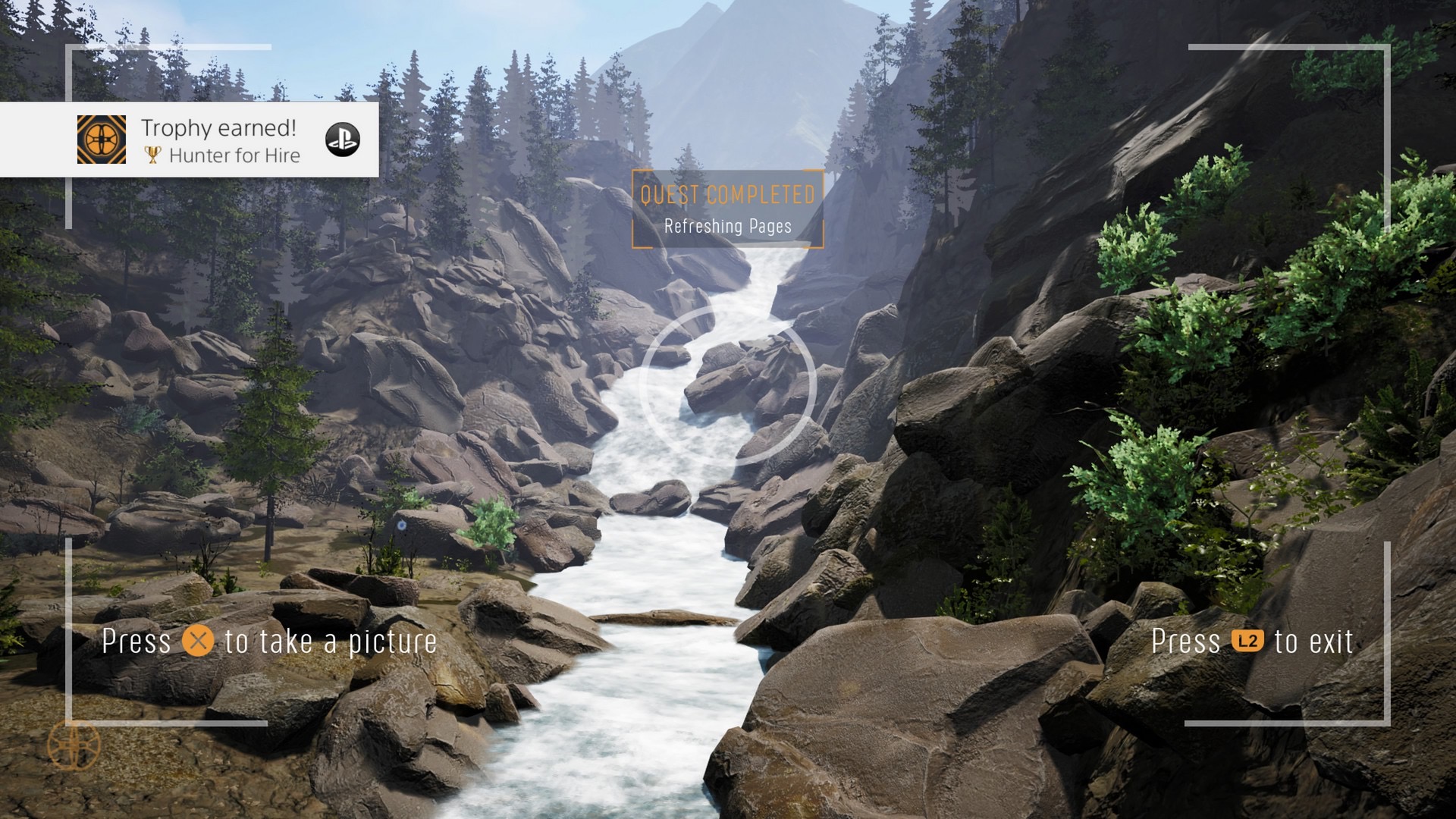Viewport: 1456px width, 819px height.
Task: Select the Refreshing Pages quest name
Action: (726, 225)
